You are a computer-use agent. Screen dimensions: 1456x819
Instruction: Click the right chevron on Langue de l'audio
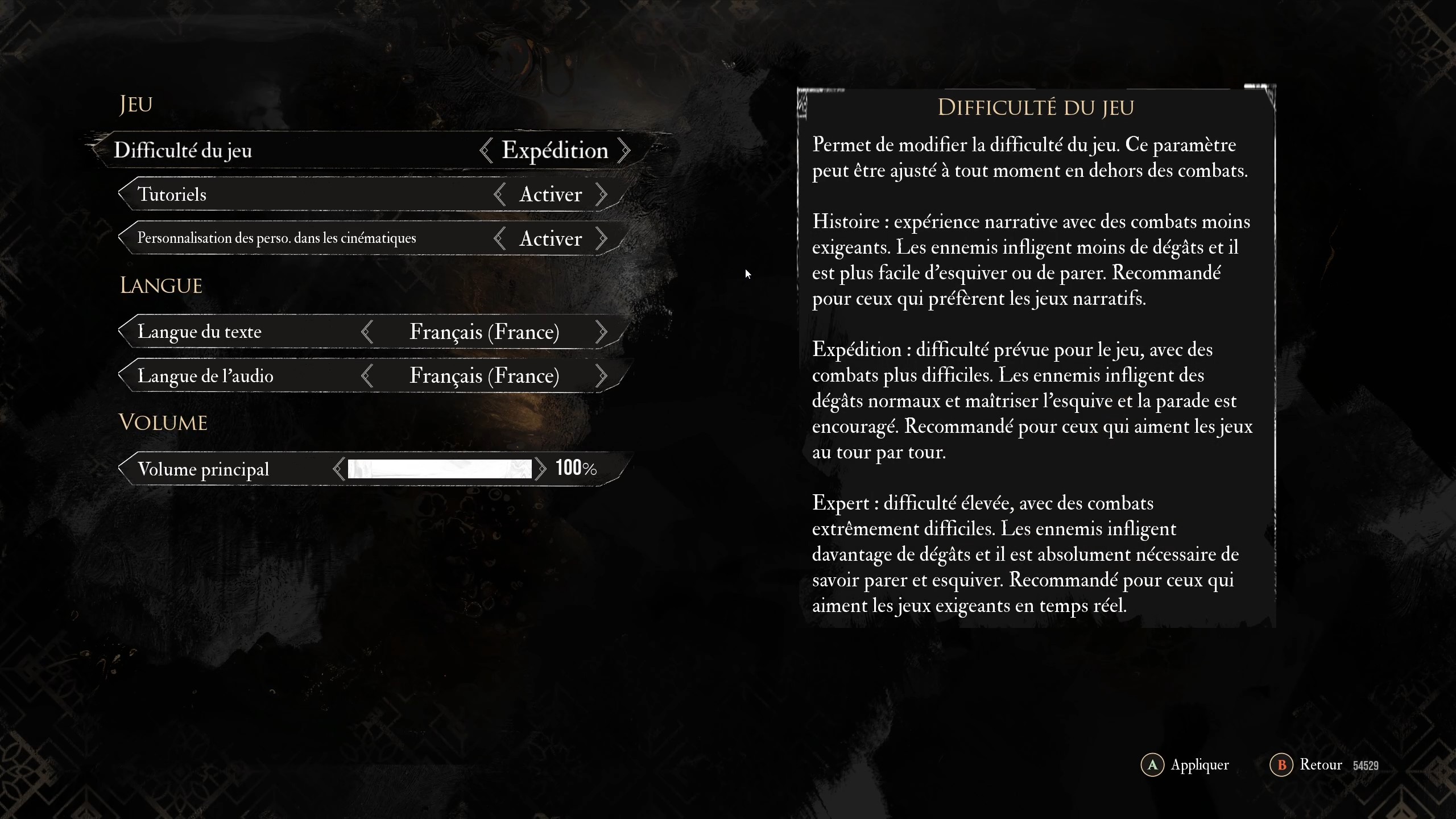click(603, 375)
